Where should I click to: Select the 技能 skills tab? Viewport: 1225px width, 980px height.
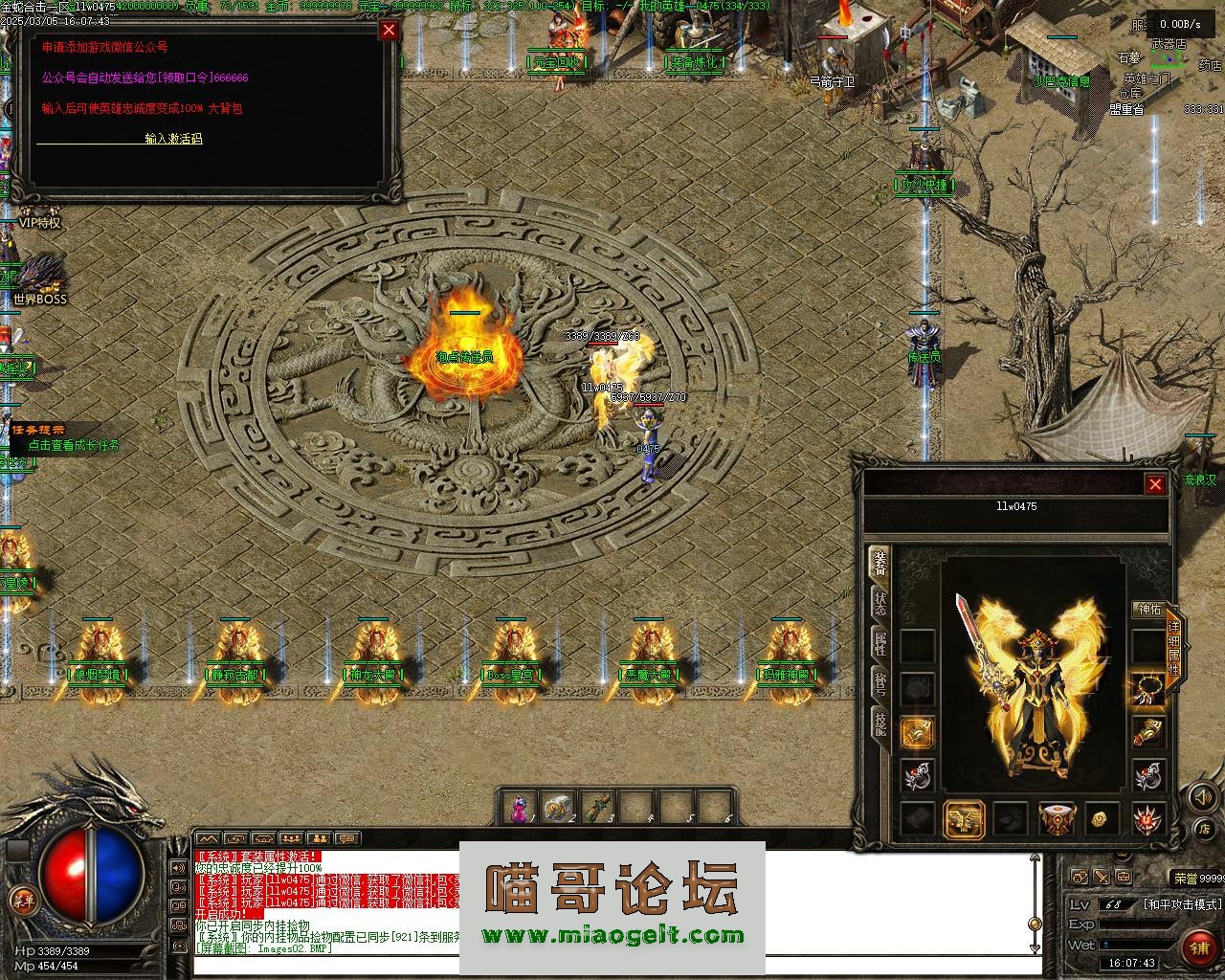click(880, 724)
